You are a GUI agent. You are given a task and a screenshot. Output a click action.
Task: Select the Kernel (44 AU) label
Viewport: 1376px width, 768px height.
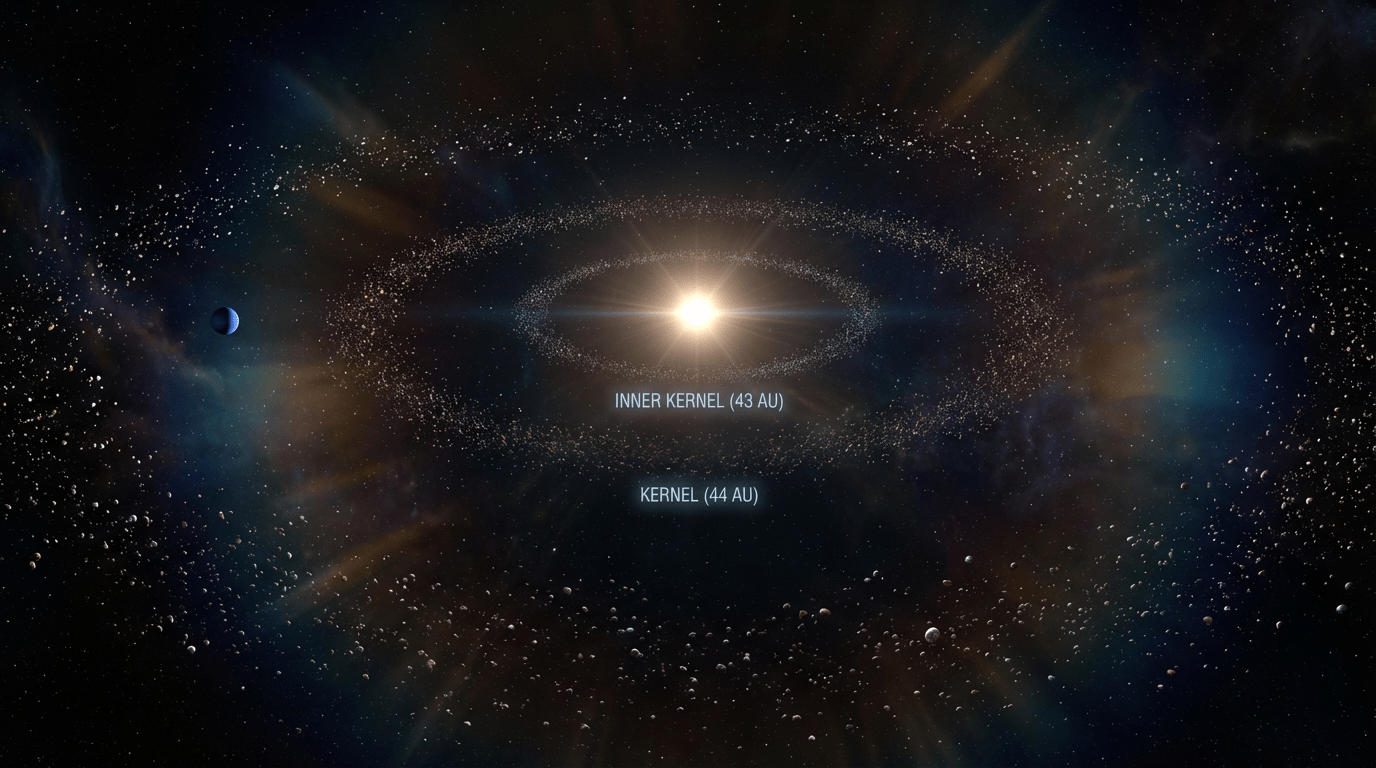pyautogui.click(x=699, y=494)
